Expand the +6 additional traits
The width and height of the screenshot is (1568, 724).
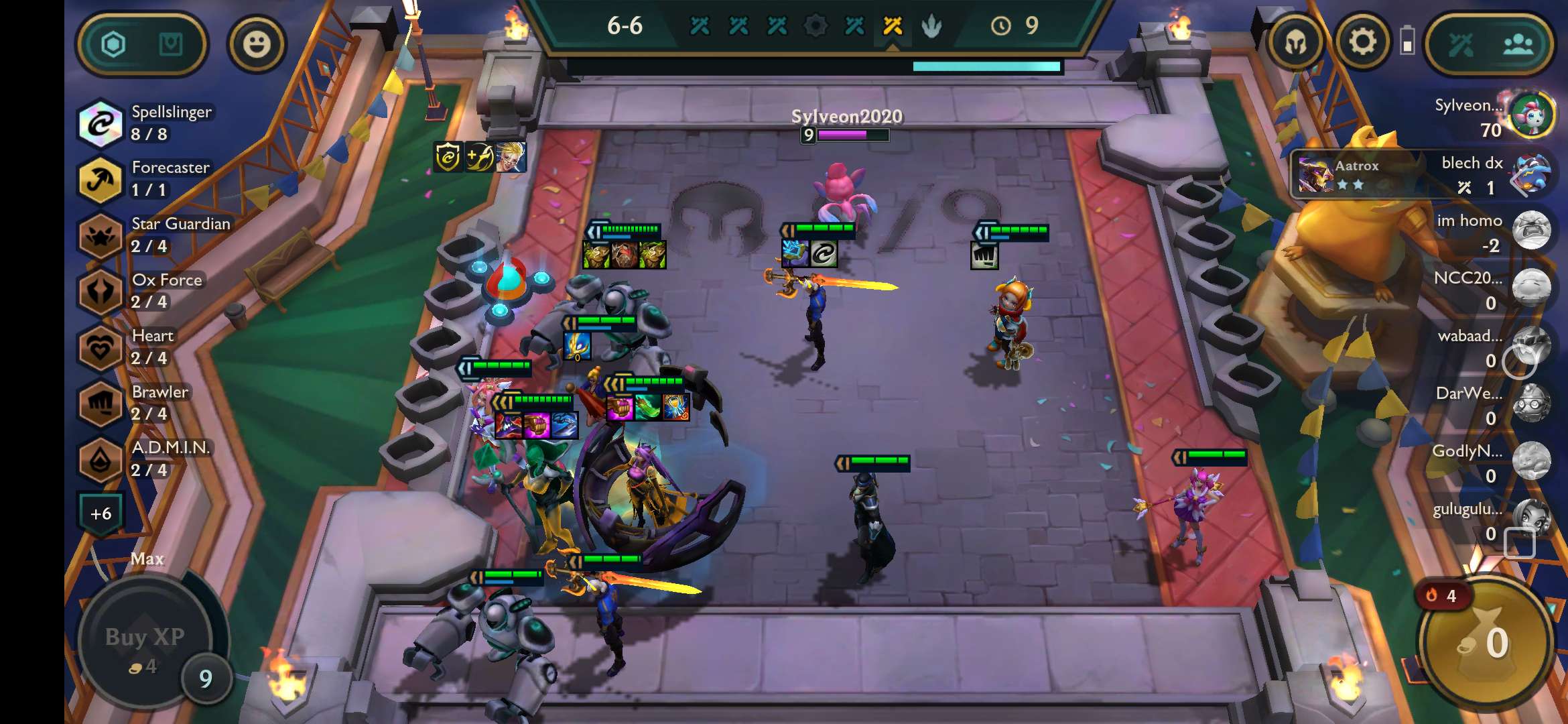(101, 514)
